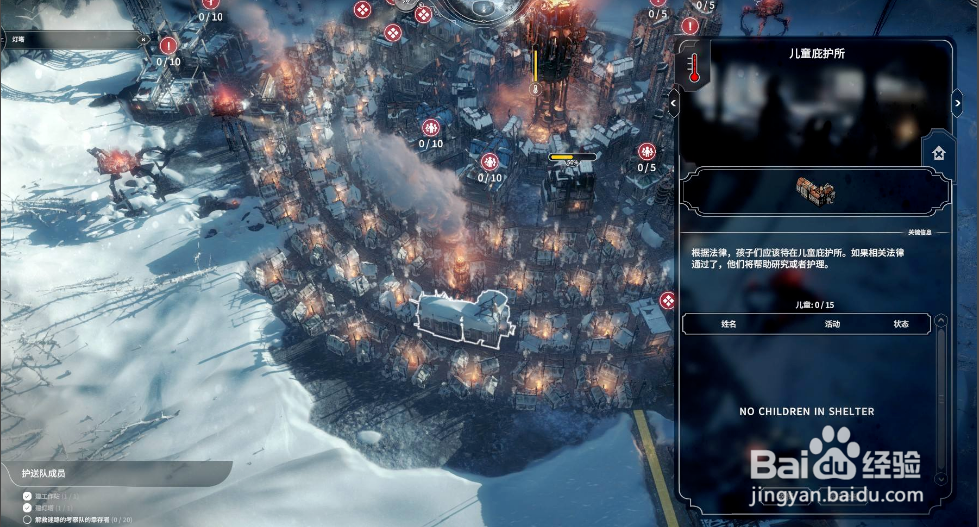Go to the previous building with left arrow
Image resolution: width=979 pixels, height=527 pixels.
click(673, 102)
